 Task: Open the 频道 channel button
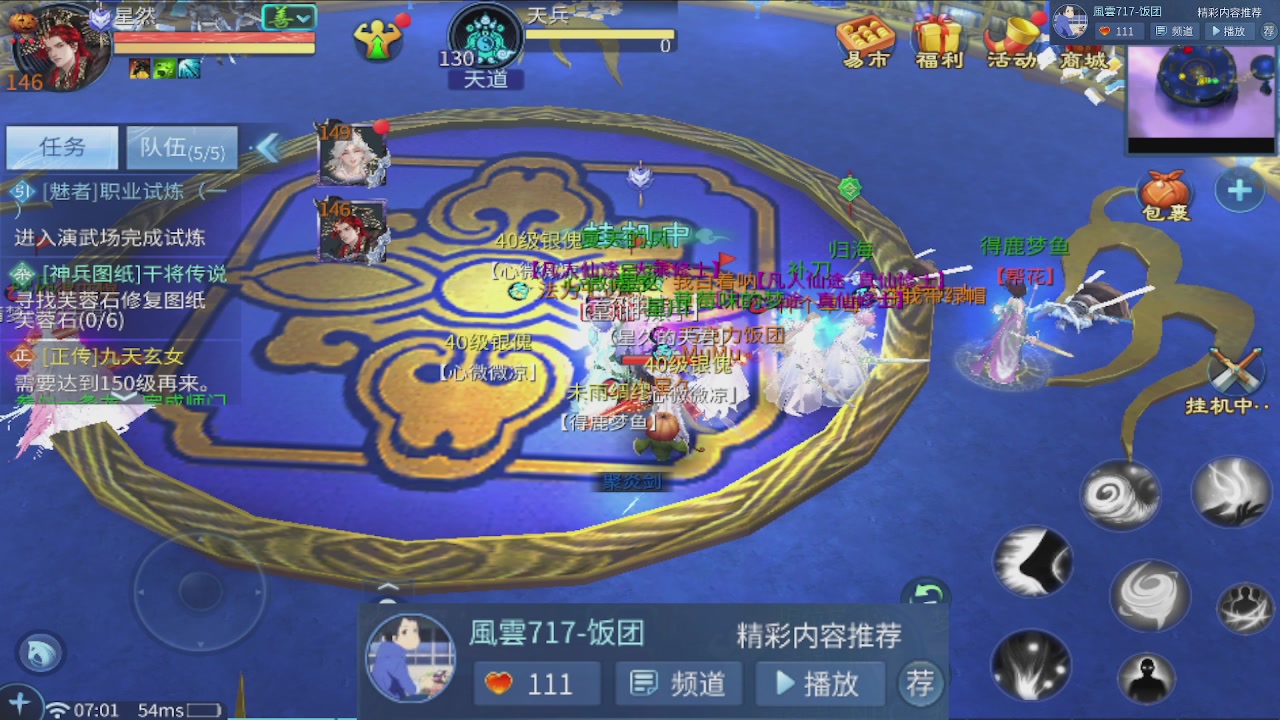[678, 683]
